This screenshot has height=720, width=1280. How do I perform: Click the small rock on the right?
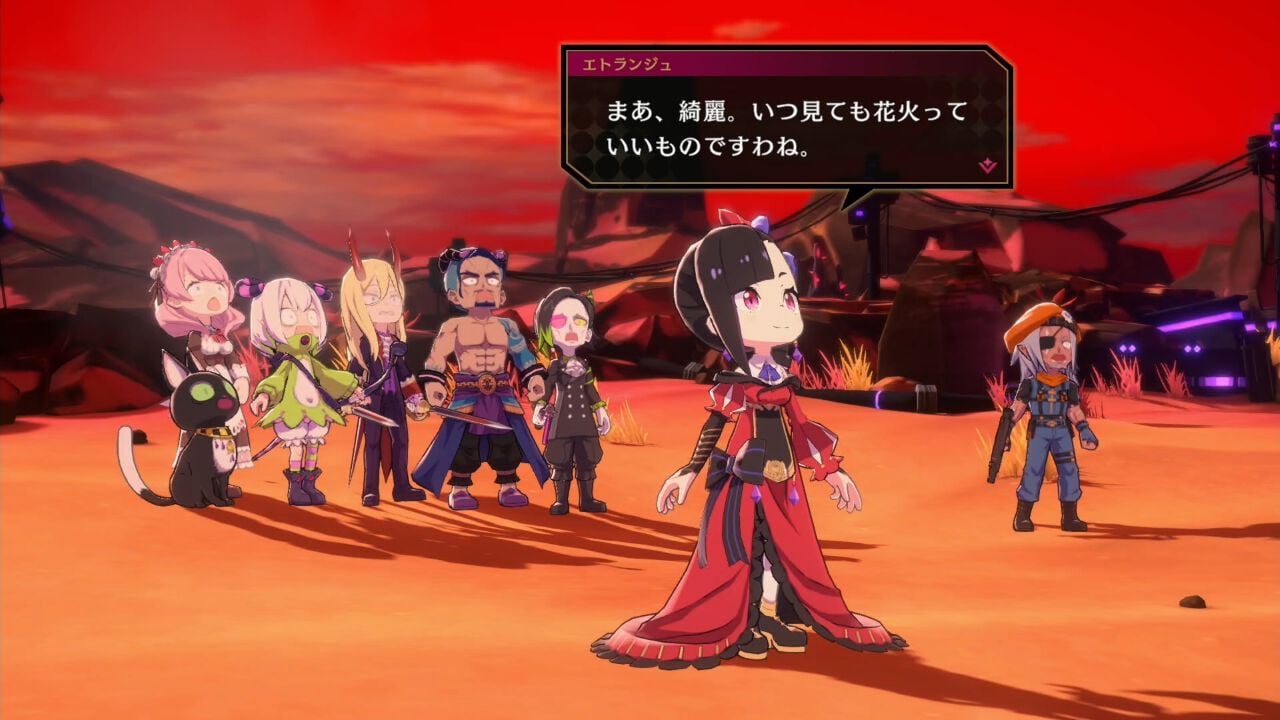point(1190,602)
